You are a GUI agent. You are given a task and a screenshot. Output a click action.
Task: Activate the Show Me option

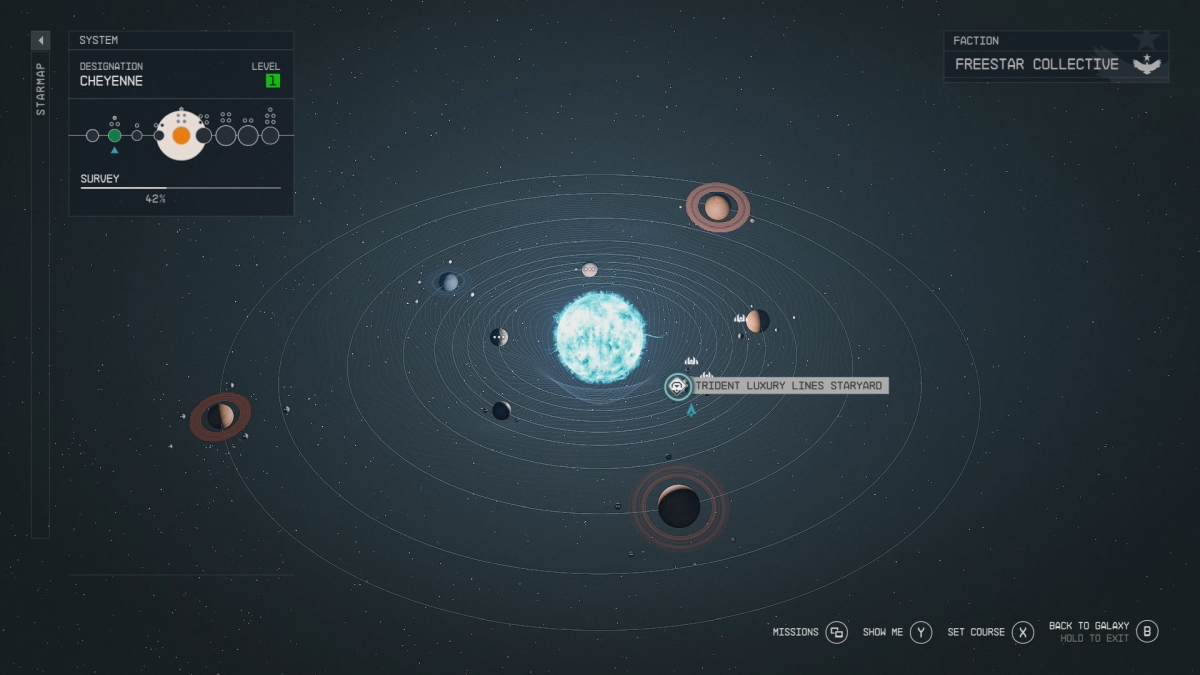921,632
